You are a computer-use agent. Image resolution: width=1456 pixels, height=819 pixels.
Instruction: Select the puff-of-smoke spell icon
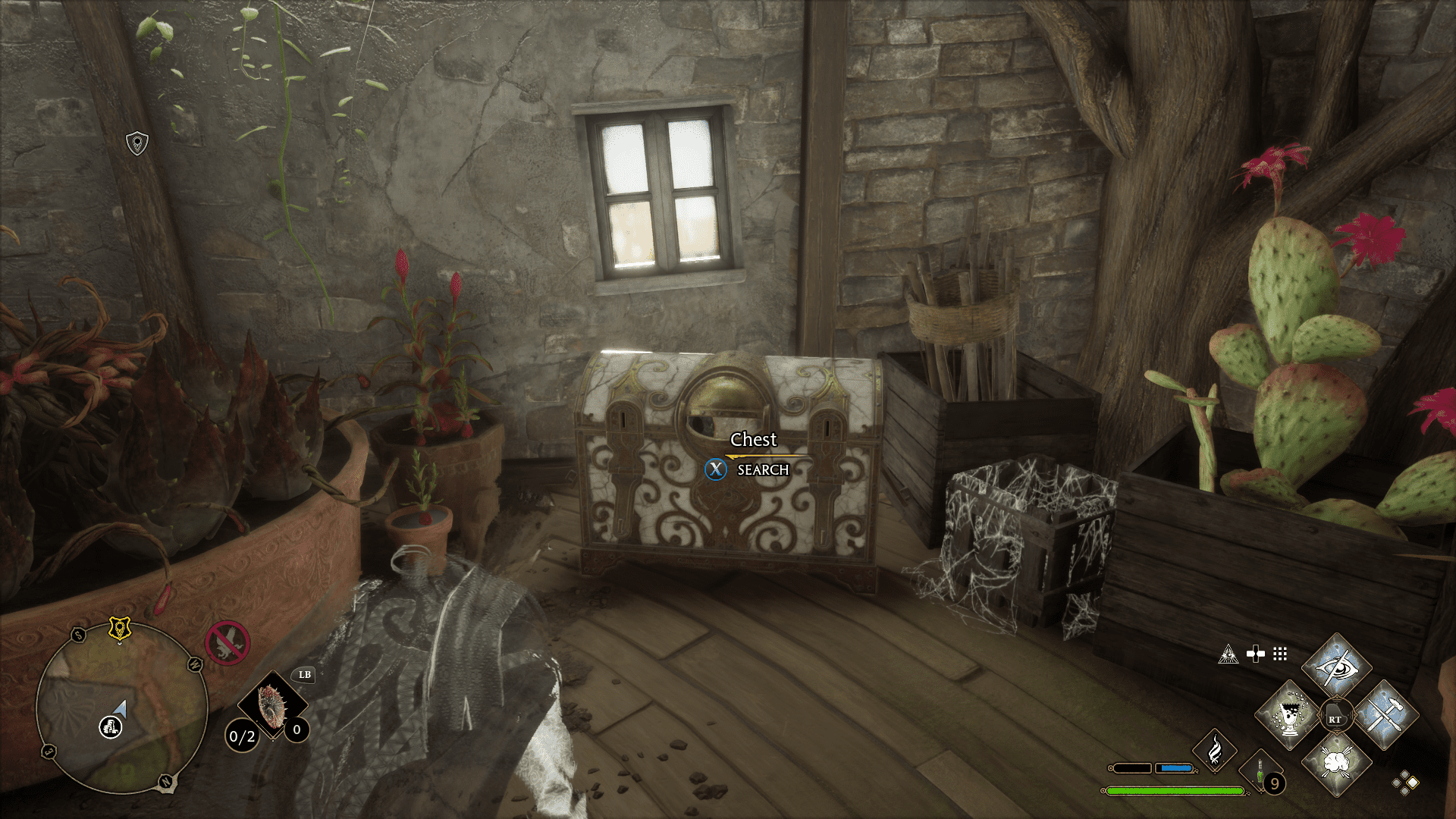click(1335, 761)
